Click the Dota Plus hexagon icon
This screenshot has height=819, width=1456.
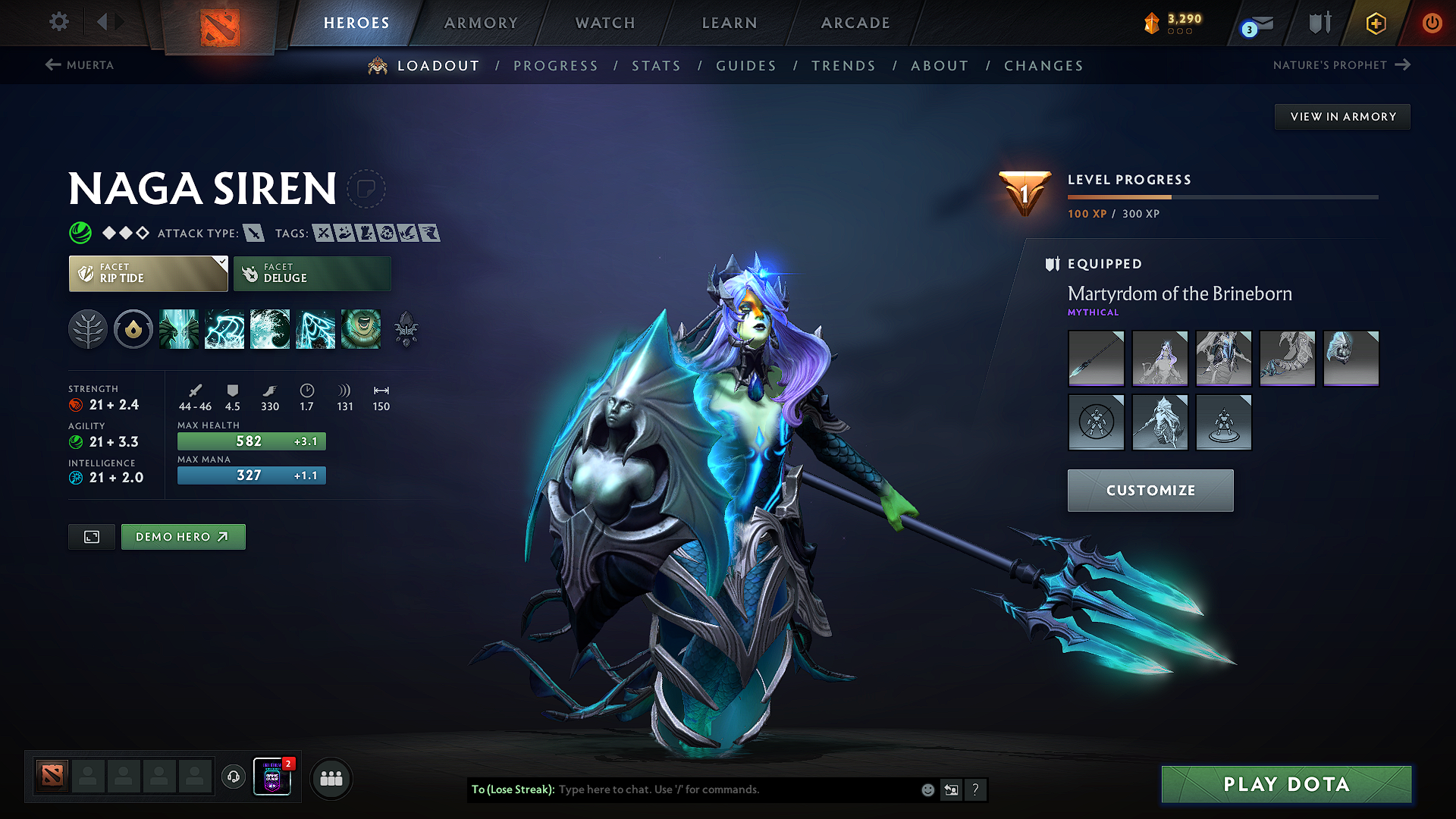point(1375,23)
